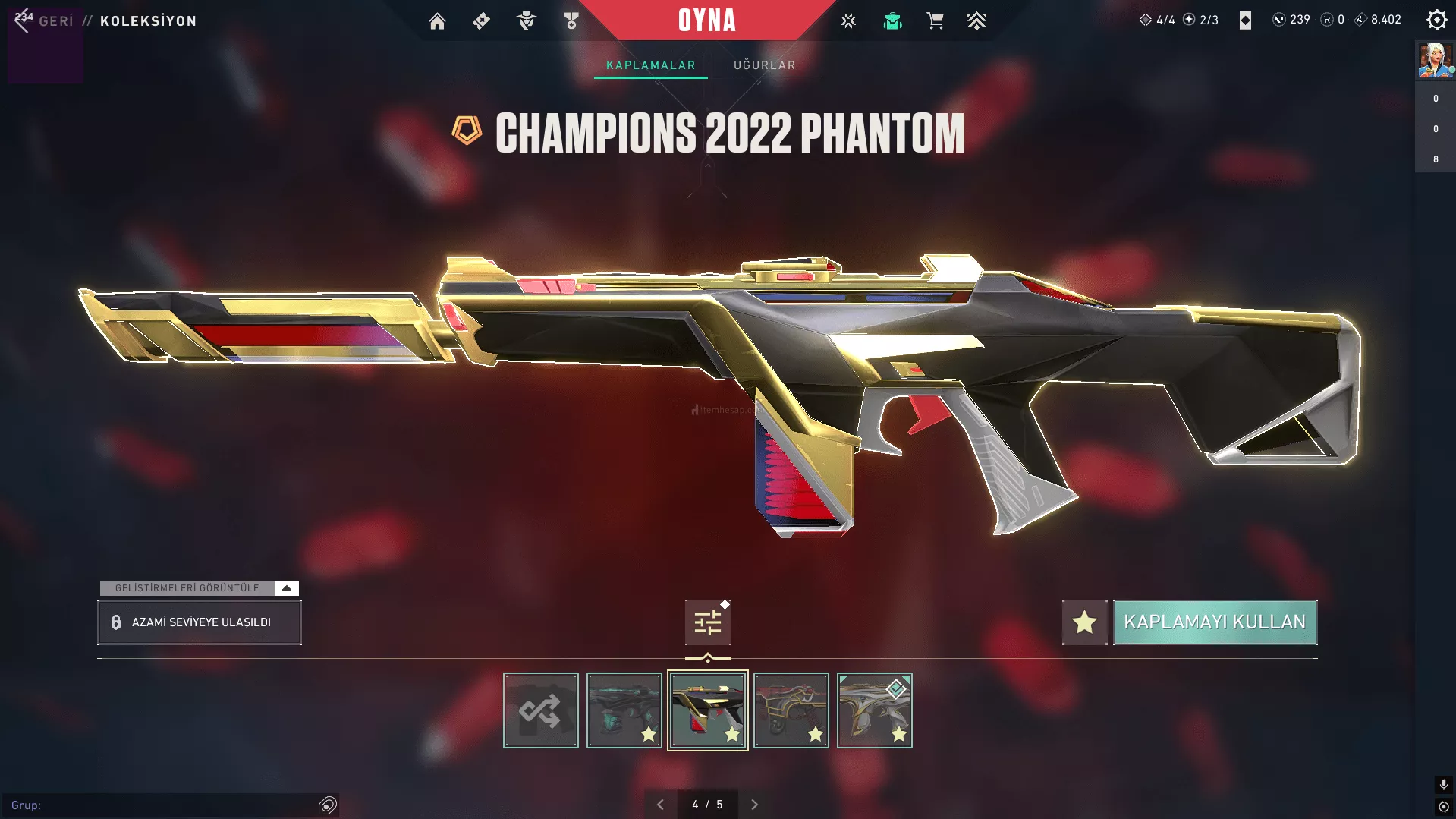The height and width of the screenshot is (819, 1456).
Task: Go back to the collection screen
Action: coord(46,21)
